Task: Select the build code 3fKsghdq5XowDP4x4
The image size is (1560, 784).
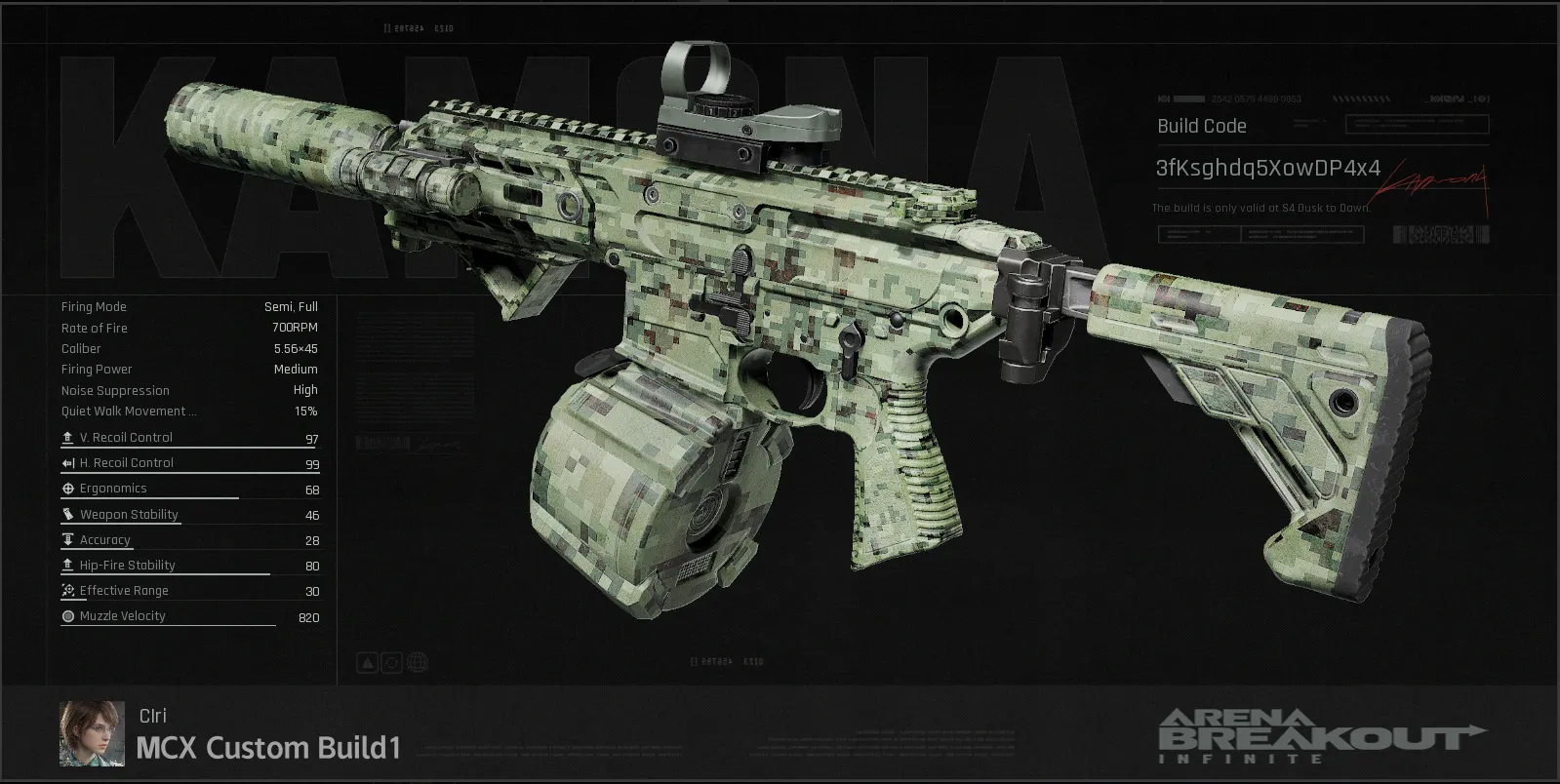Action: tap(1267, 169)
